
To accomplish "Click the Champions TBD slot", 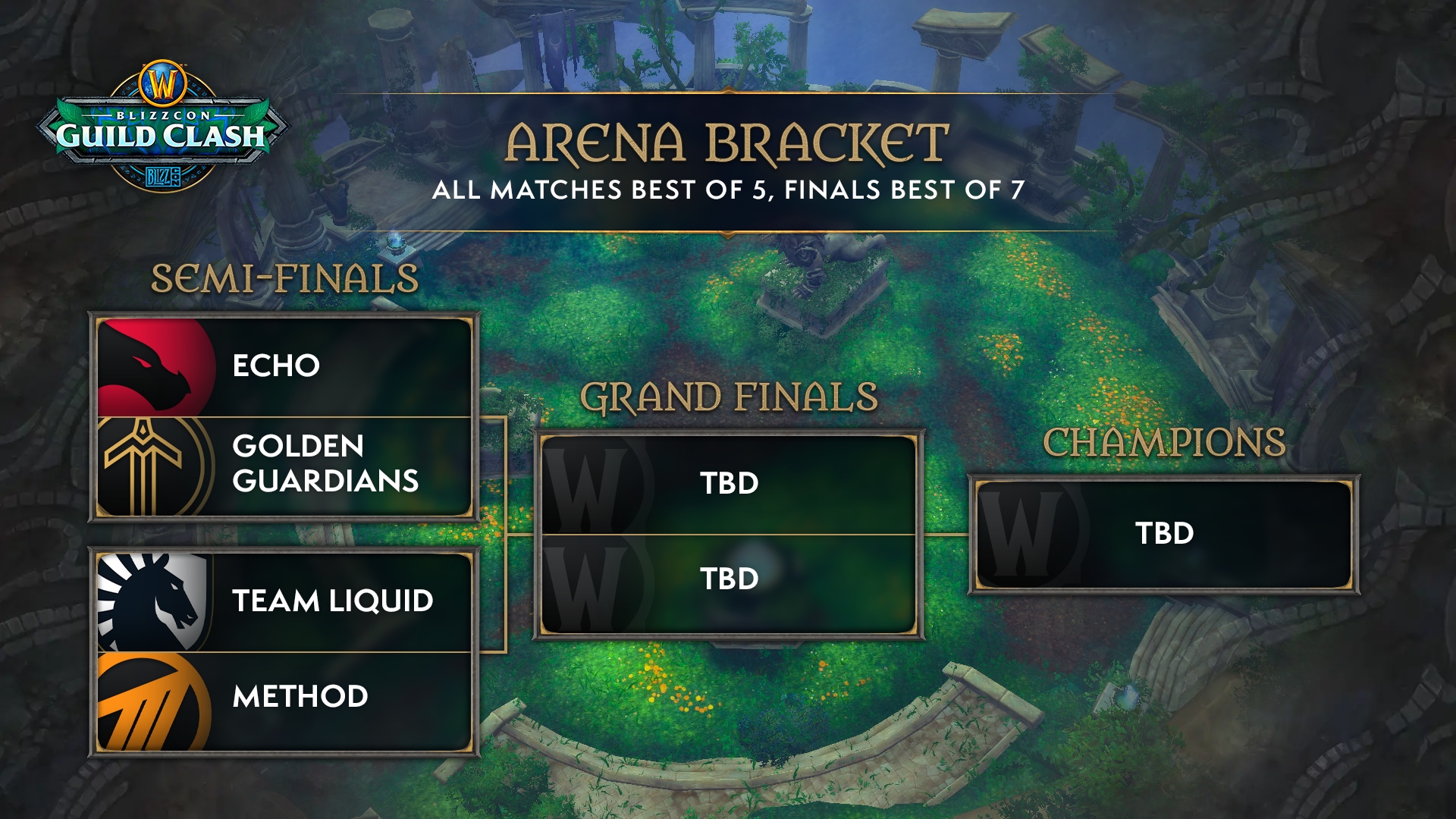I will pos(1164,534).
